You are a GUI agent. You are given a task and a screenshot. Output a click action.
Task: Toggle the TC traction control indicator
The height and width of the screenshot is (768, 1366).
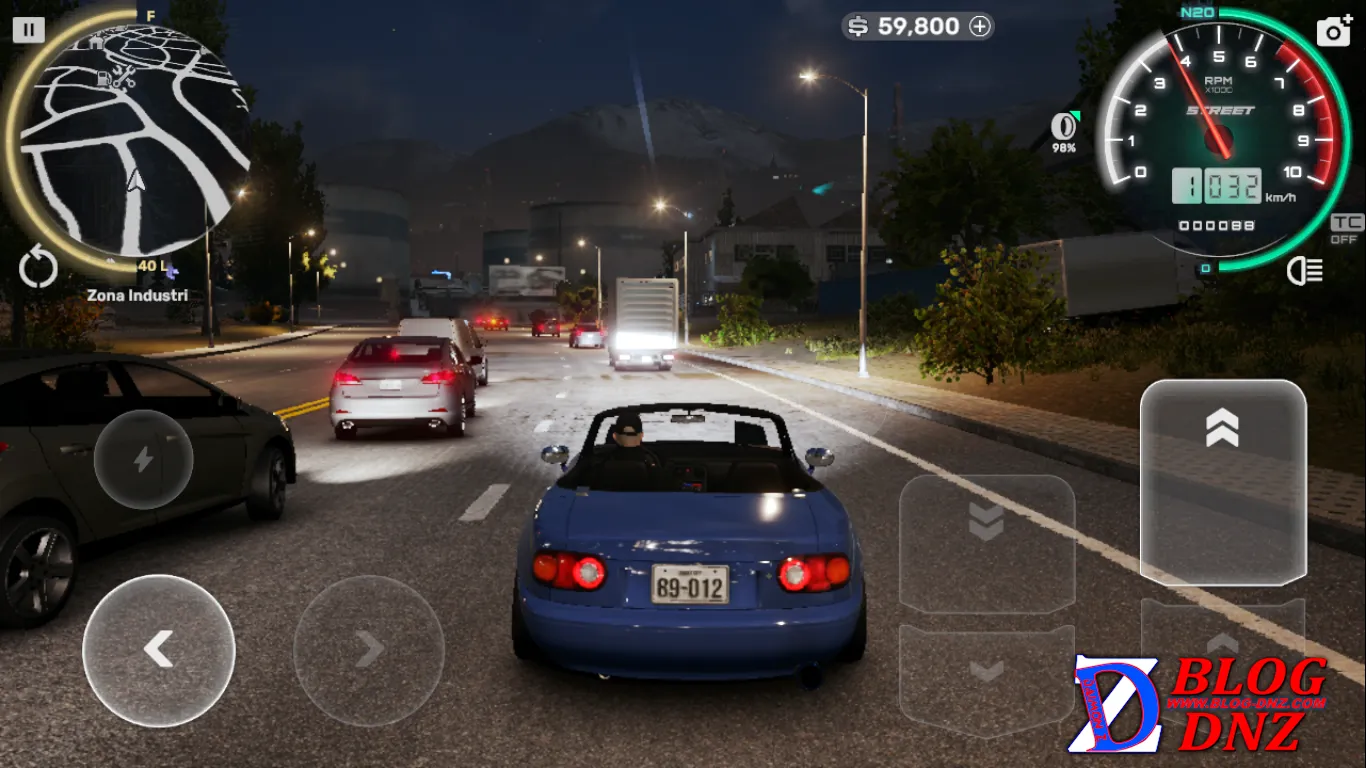coord(1346,229)
